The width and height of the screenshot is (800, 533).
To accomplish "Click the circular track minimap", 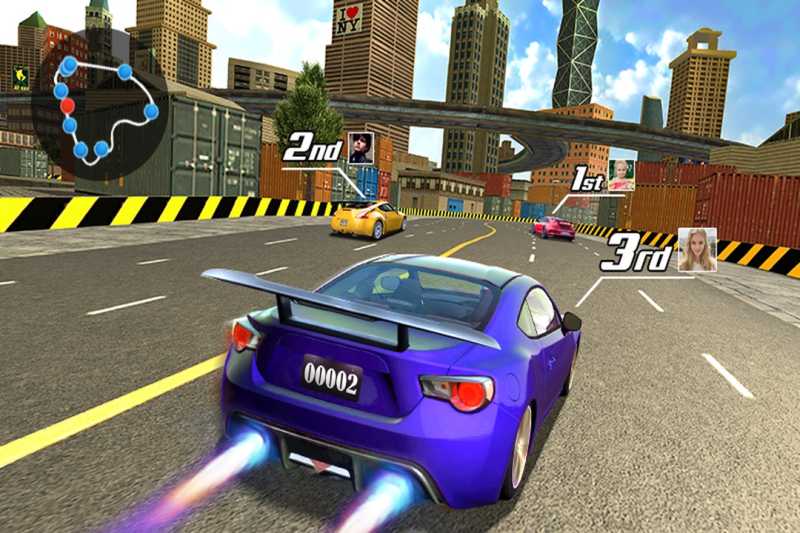I will [x=100, y=108].
